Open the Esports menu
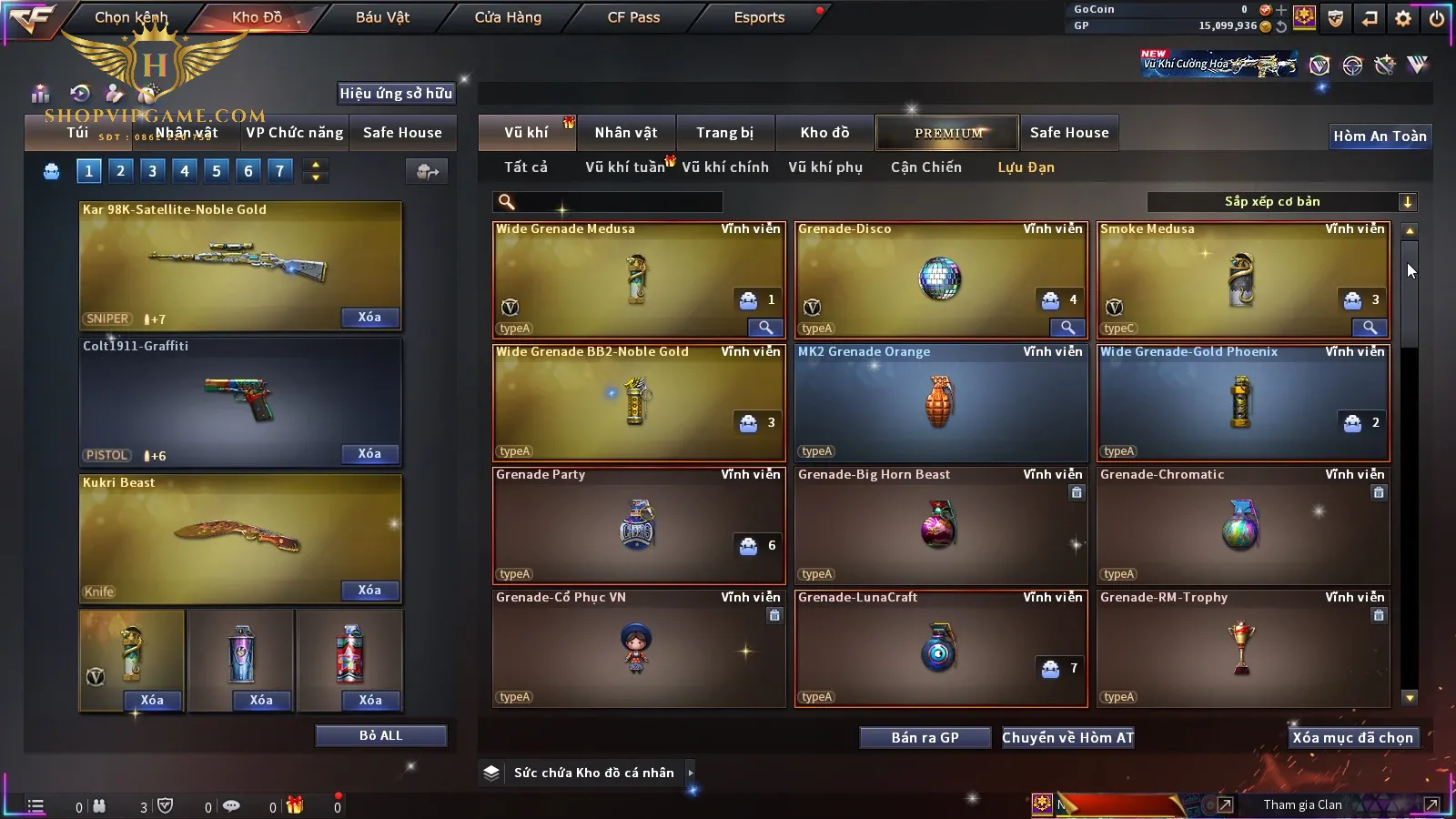Viewport: 1456px width, 819px height. click(759, 17)
